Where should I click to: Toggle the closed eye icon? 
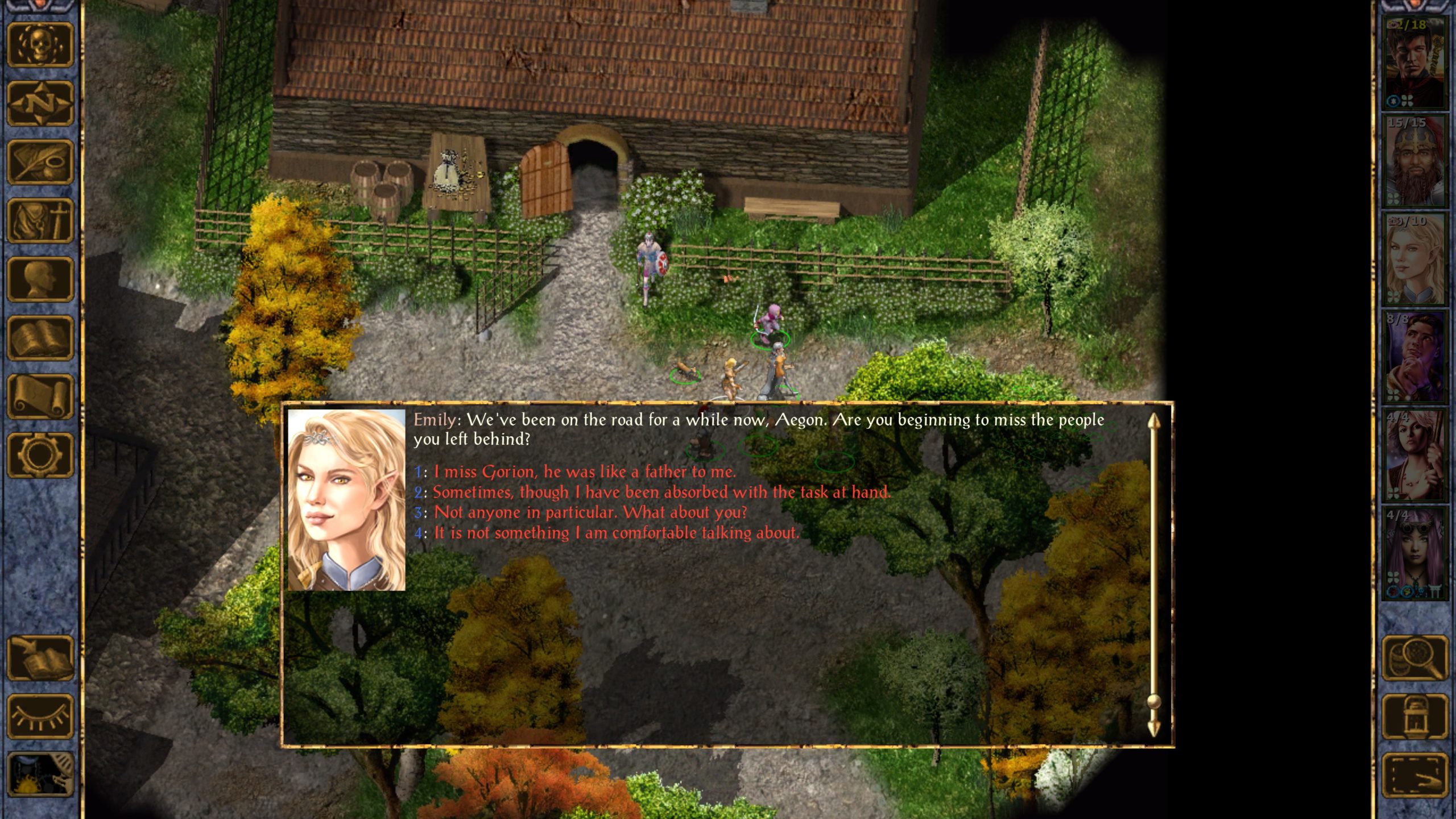(40, 717)
